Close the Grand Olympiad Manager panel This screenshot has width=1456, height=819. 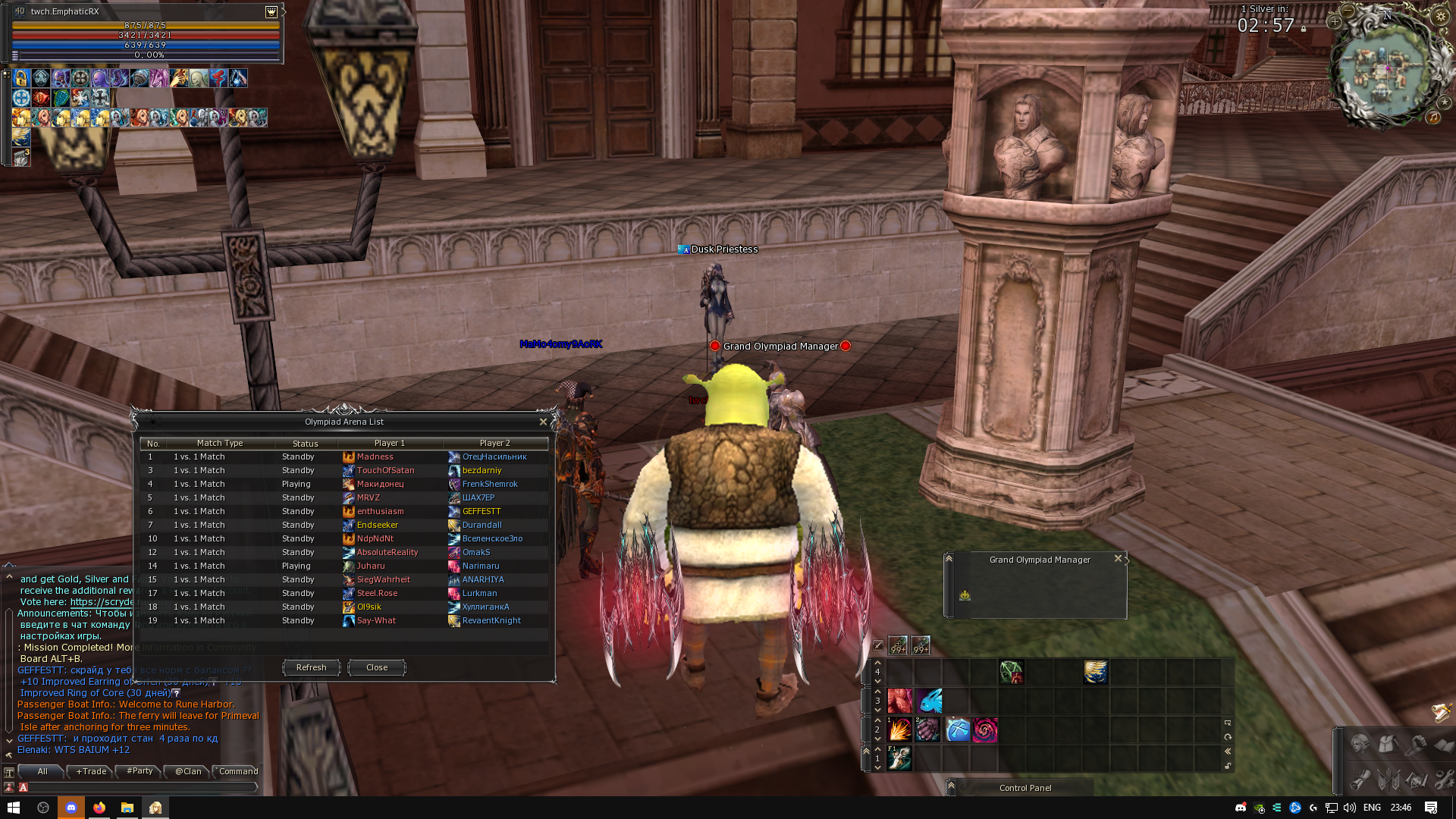[x=1118, y=559]
